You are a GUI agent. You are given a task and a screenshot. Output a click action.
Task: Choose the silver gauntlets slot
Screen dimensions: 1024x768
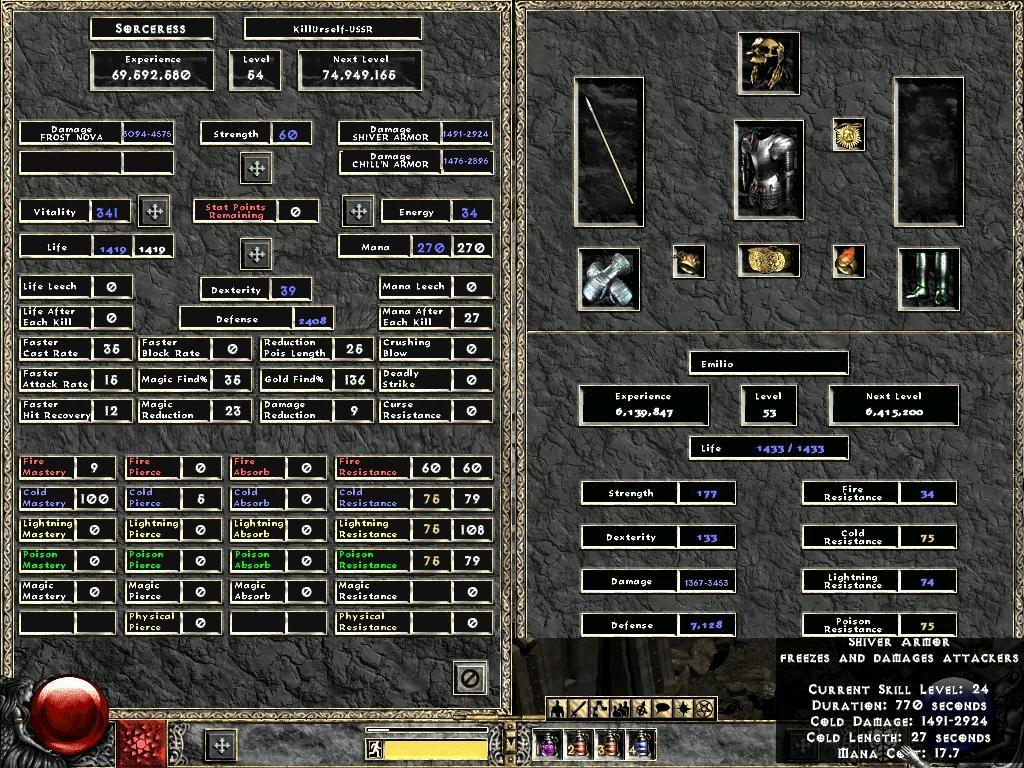tap(609, 277)
